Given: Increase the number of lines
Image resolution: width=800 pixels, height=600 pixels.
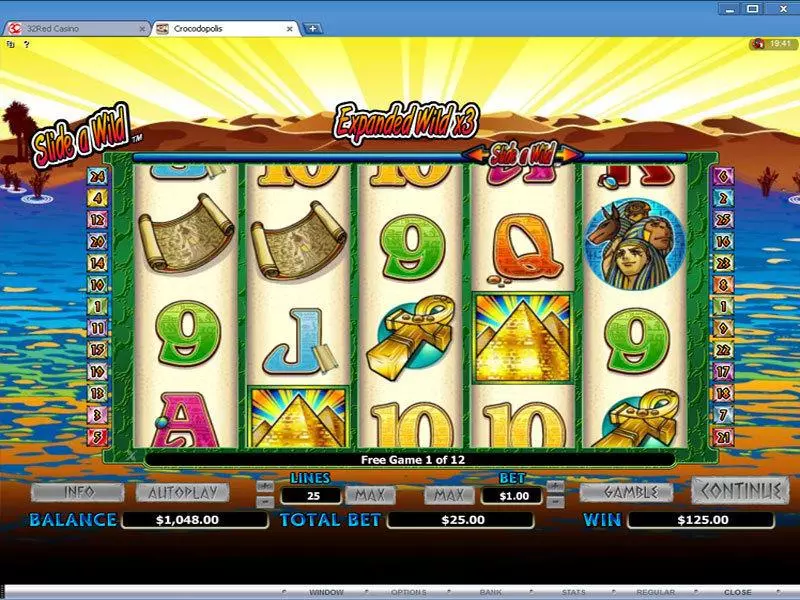Looking at the screenshot, I should coord(264,486).
